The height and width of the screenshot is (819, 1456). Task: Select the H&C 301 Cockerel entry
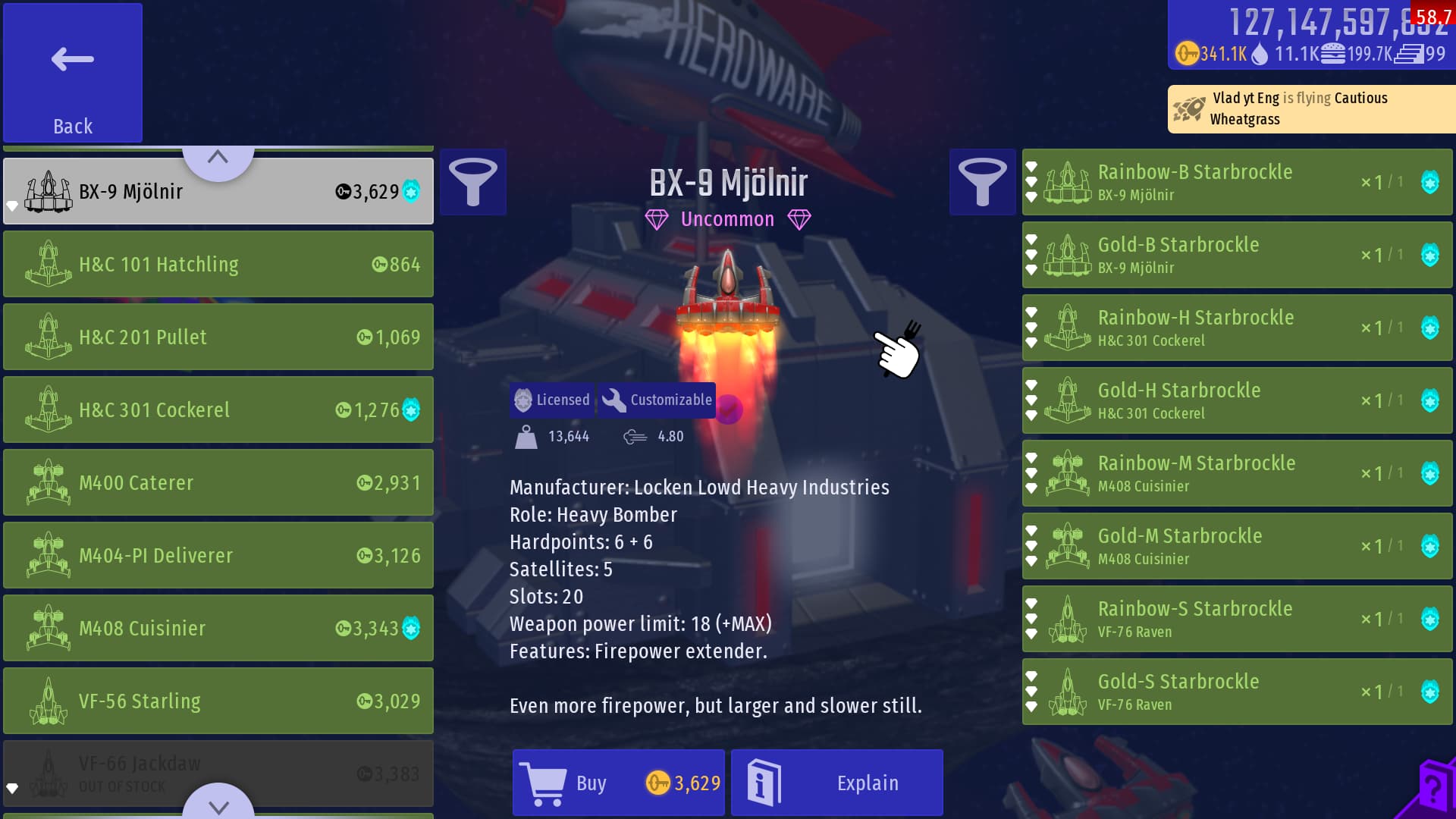pos(218,409)
